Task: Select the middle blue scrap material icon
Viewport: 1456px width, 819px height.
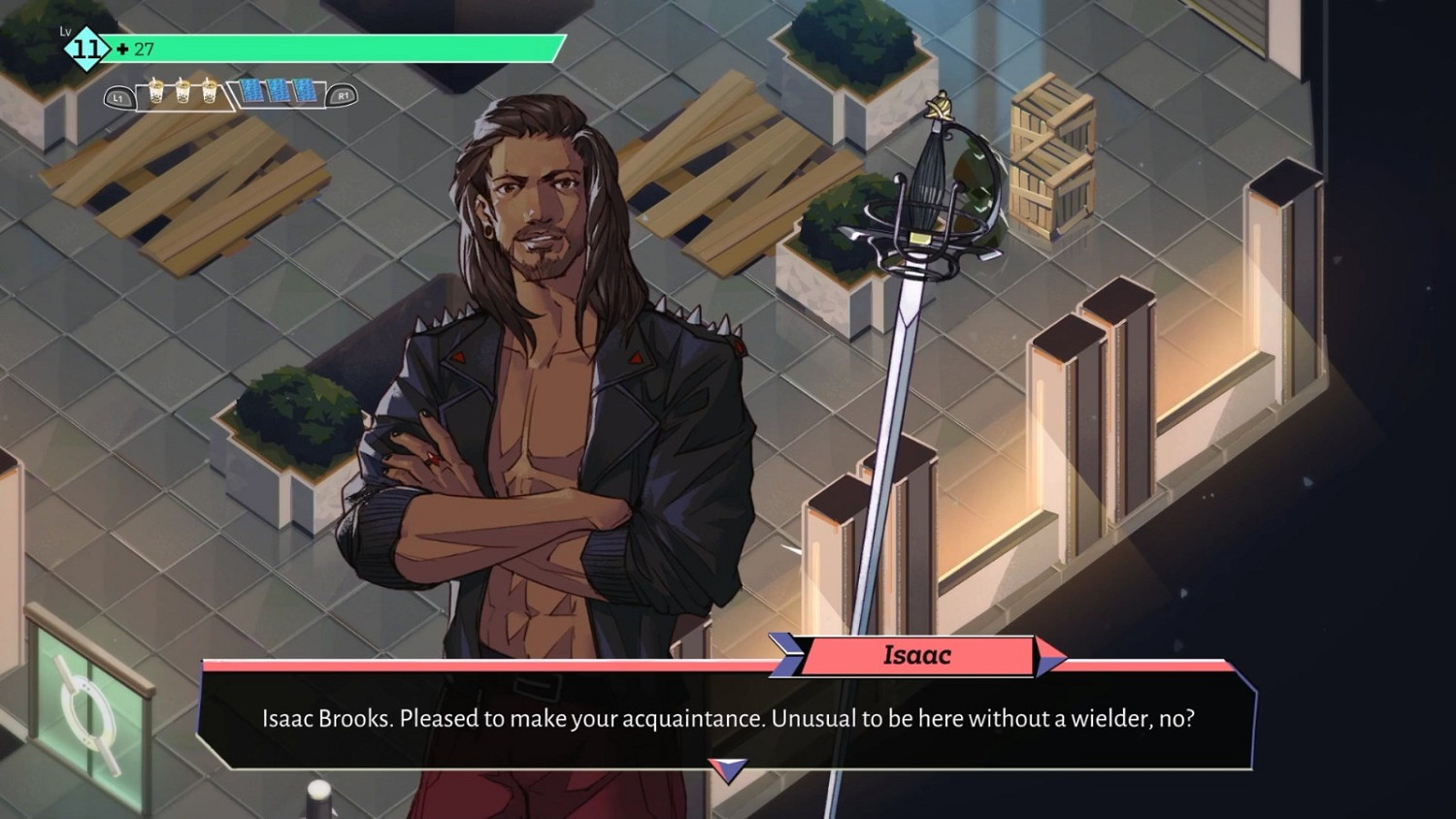Action: [x=277, y=90]
